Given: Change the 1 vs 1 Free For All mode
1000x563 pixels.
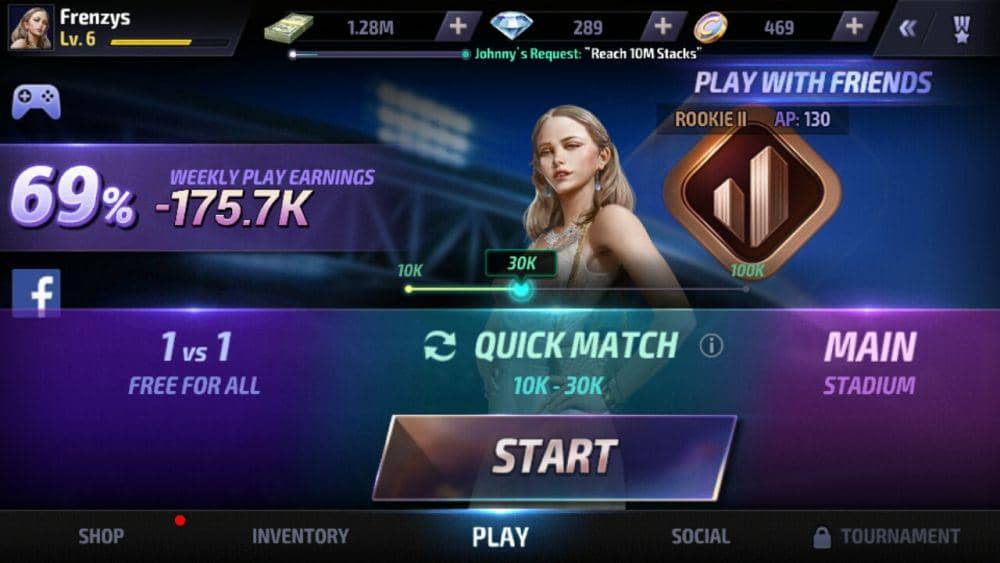Looking at the screenshot, I should (195, 362).
